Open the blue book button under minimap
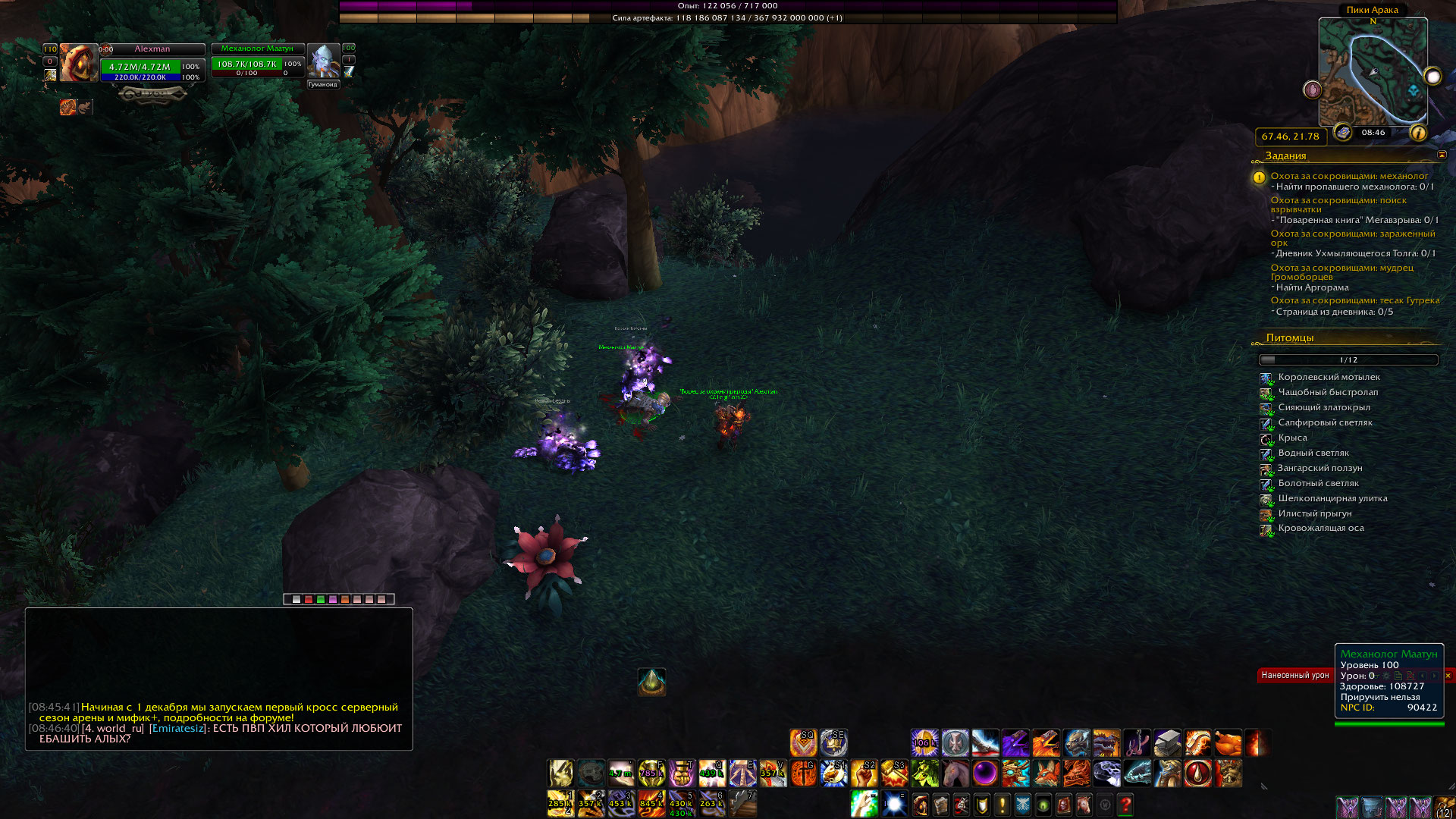 coord(1343,133)
